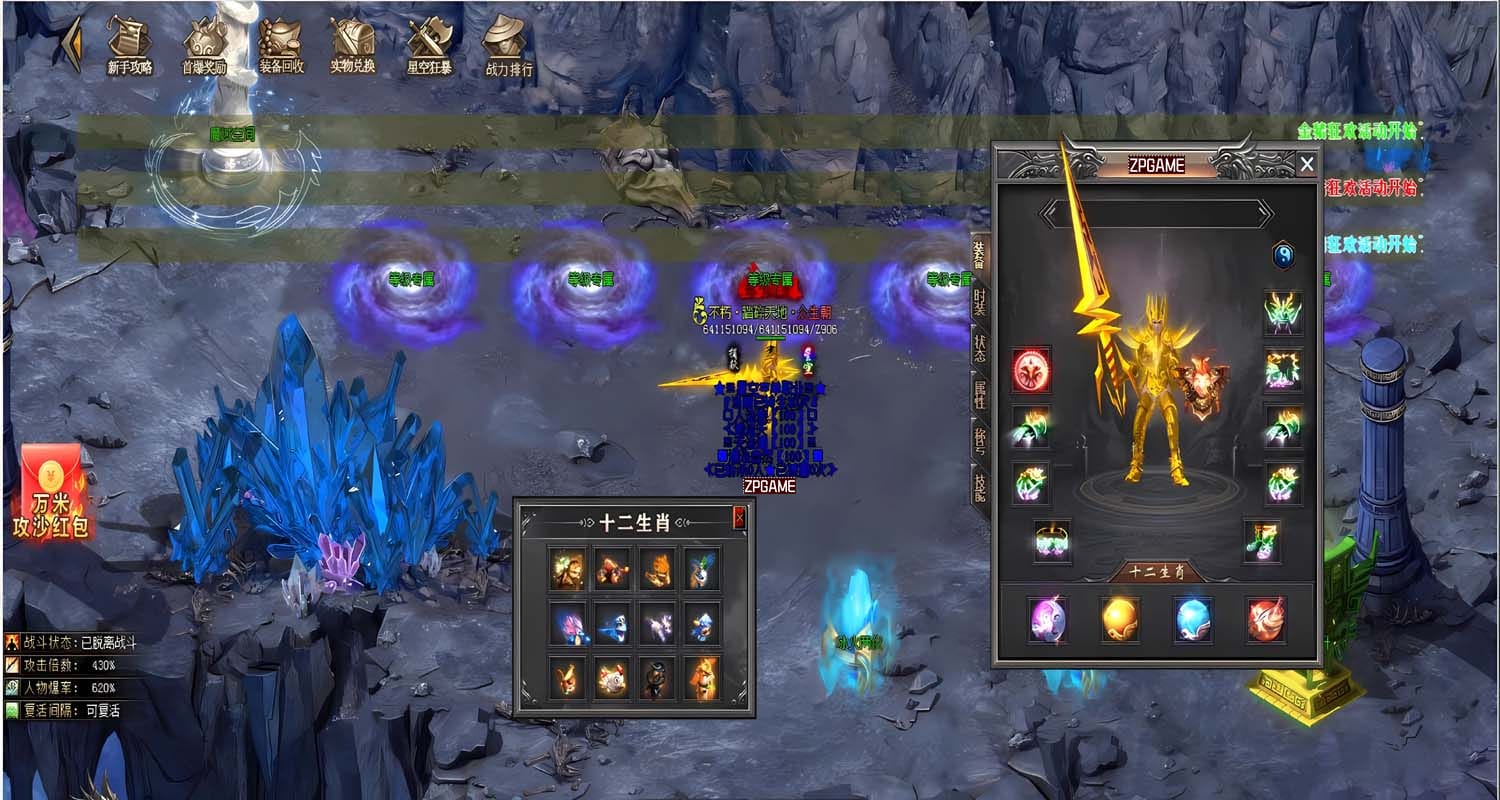Select the red emblem equipment slot
This screenshot has width=1500, height=800.
[1030, 371]
